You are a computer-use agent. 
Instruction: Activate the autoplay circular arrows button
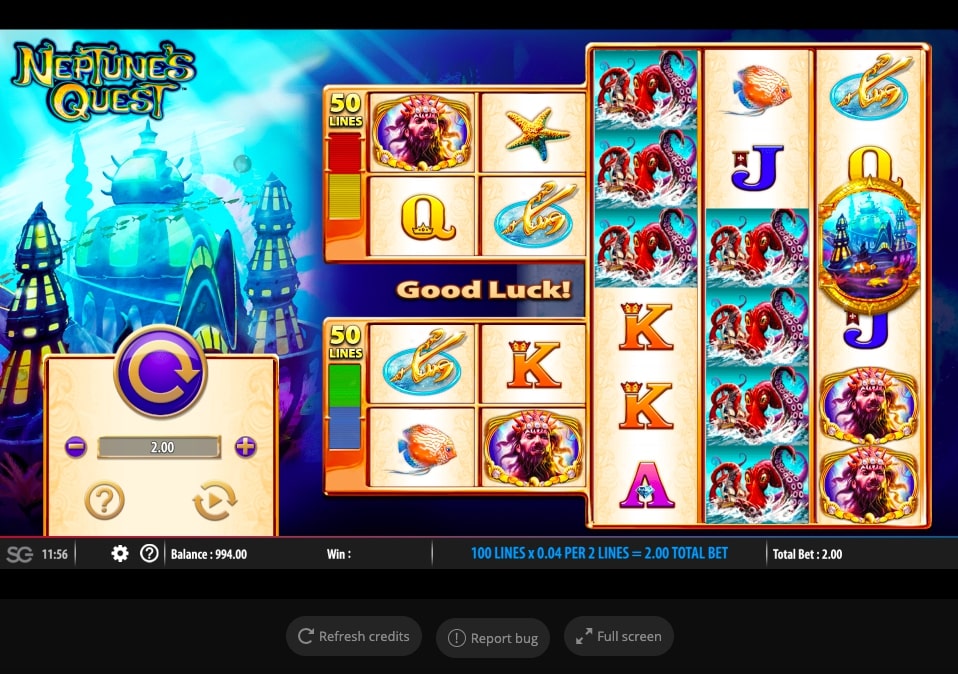point(214,500)
